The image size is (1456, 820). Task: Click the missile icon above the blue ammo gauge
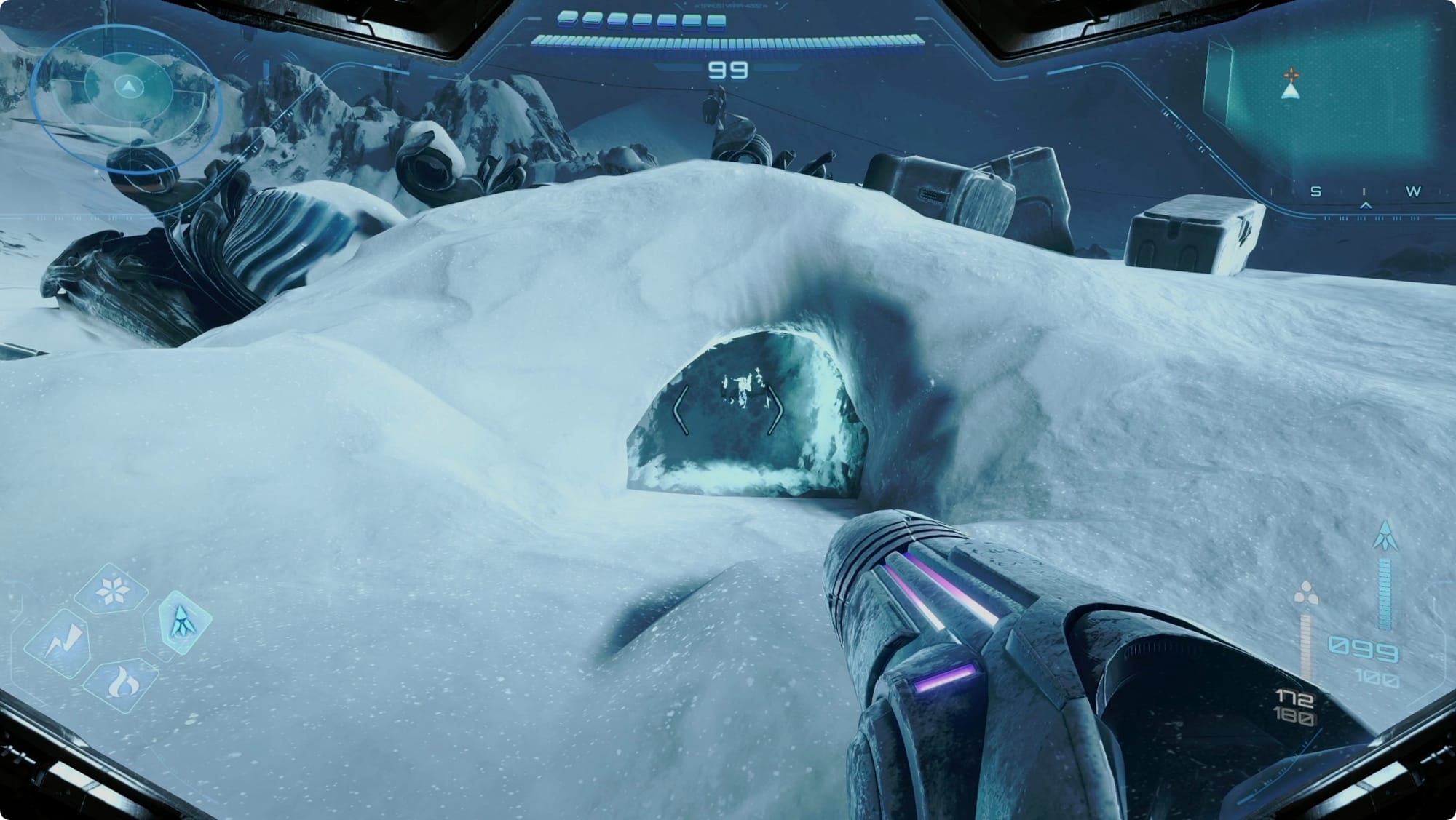click(1384, 536)
